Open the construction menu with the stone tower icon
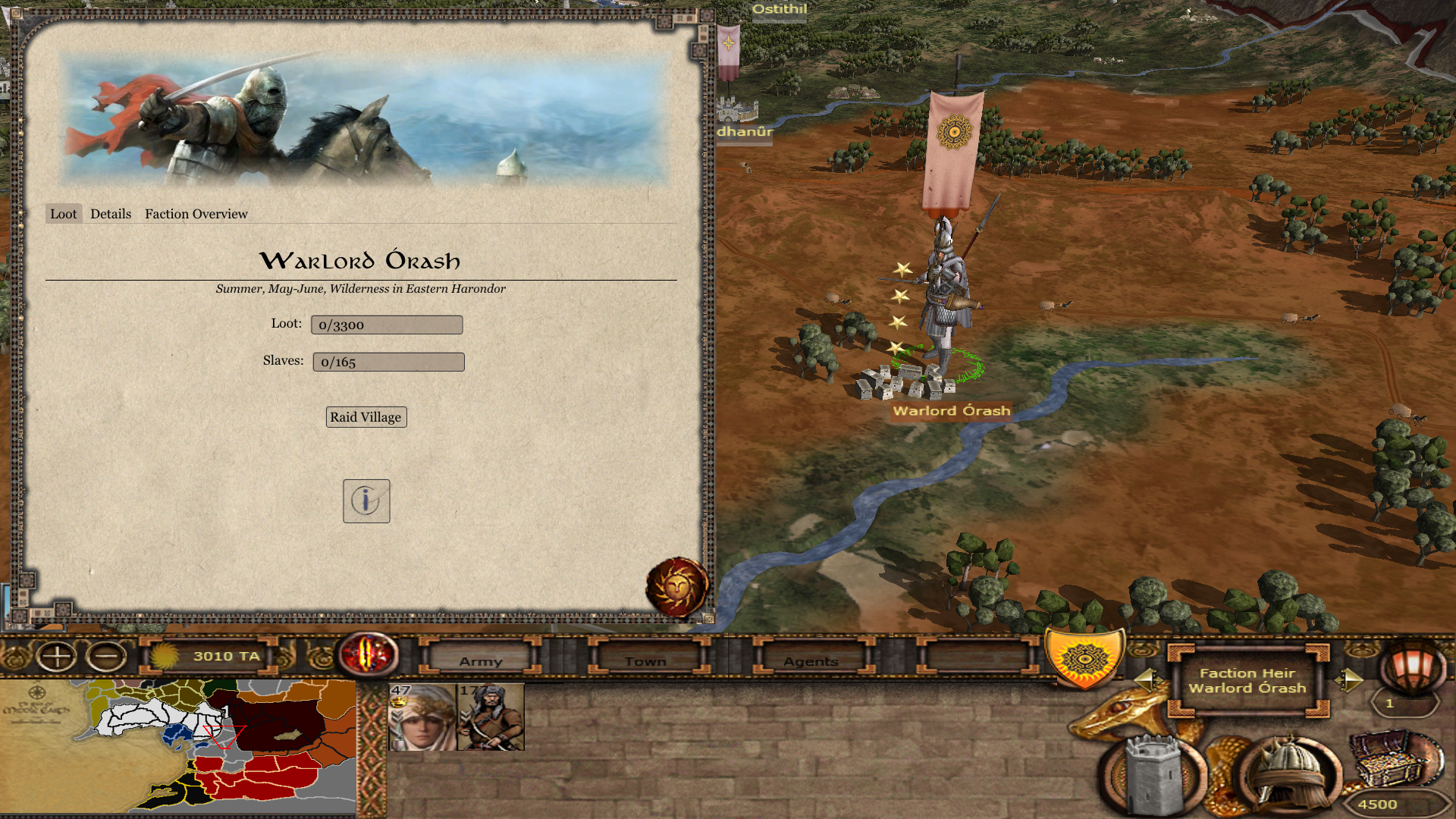The height and width of the screenshot is (819, 1456). 1153,775
